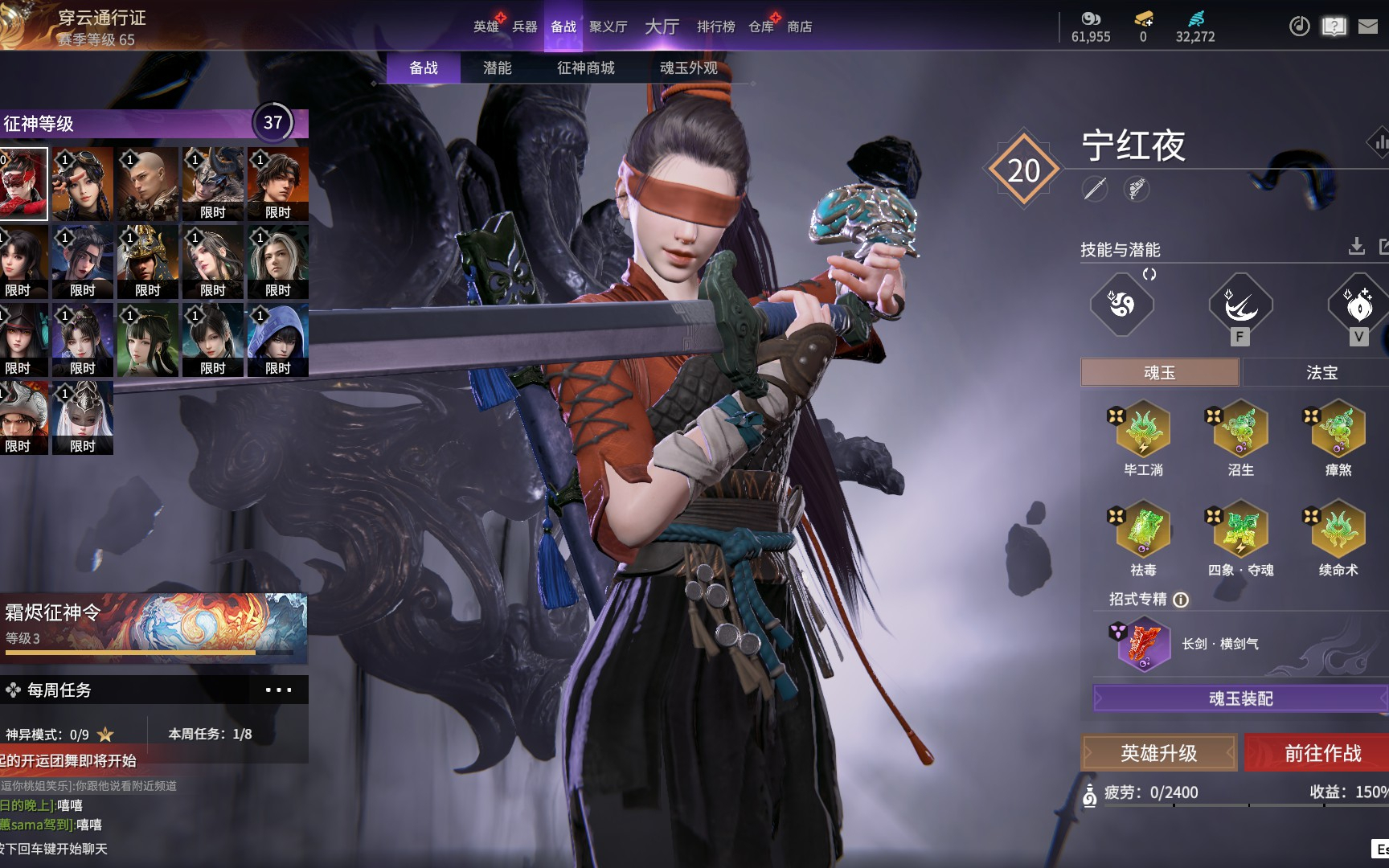
Task: Click the 英雄升级 button
Action: coord(1158,753)
